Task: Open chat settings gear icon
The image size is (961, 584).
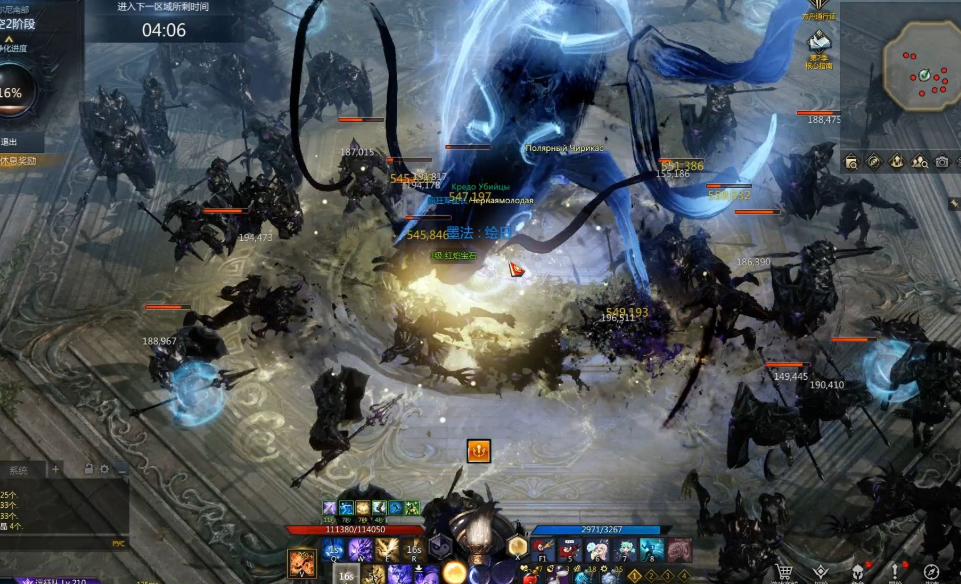Action: coord(104,469)
